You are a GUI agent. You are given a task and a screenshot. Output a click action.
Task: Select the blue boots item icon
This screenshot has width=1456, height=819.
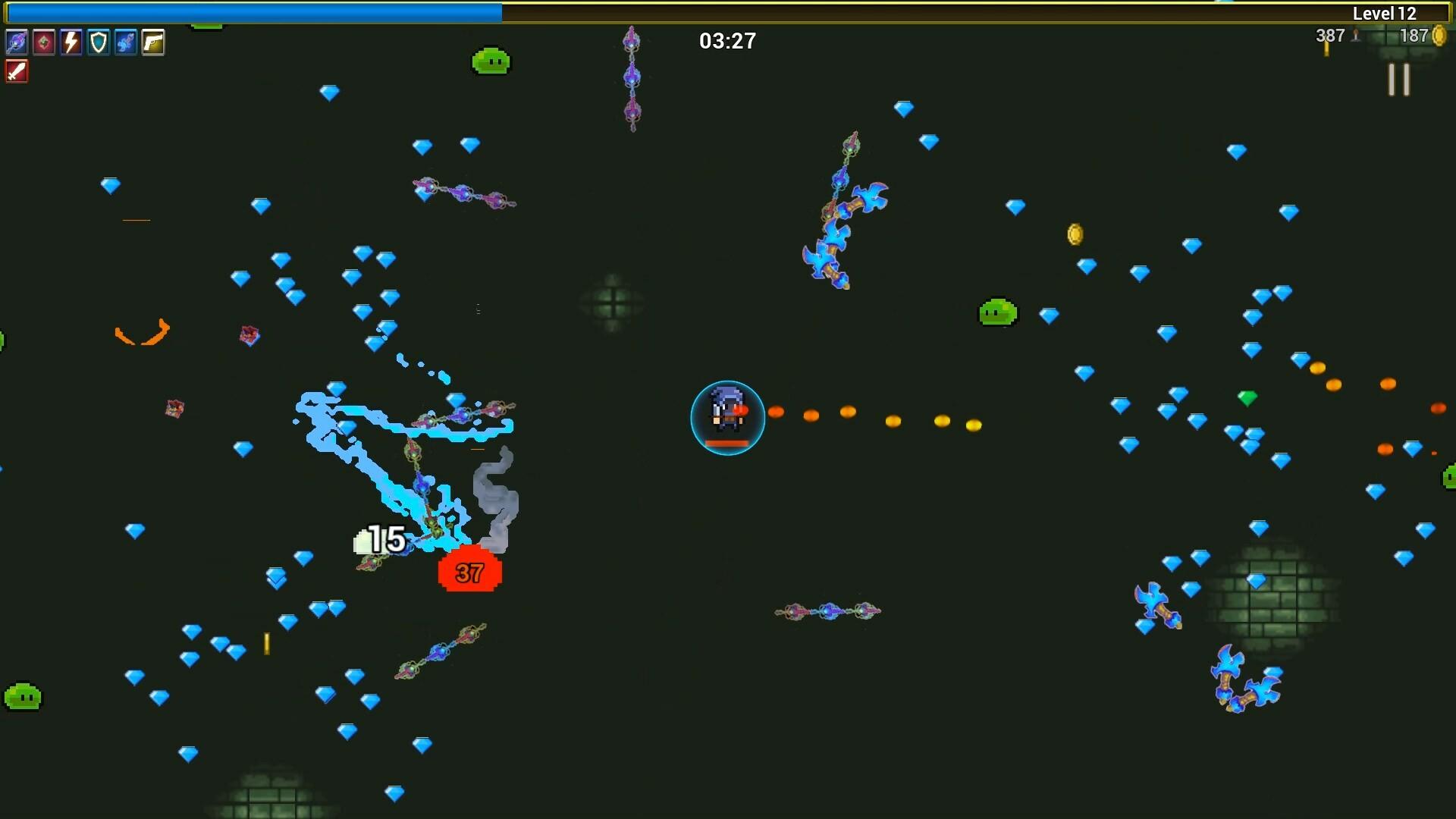pos(126,42)
